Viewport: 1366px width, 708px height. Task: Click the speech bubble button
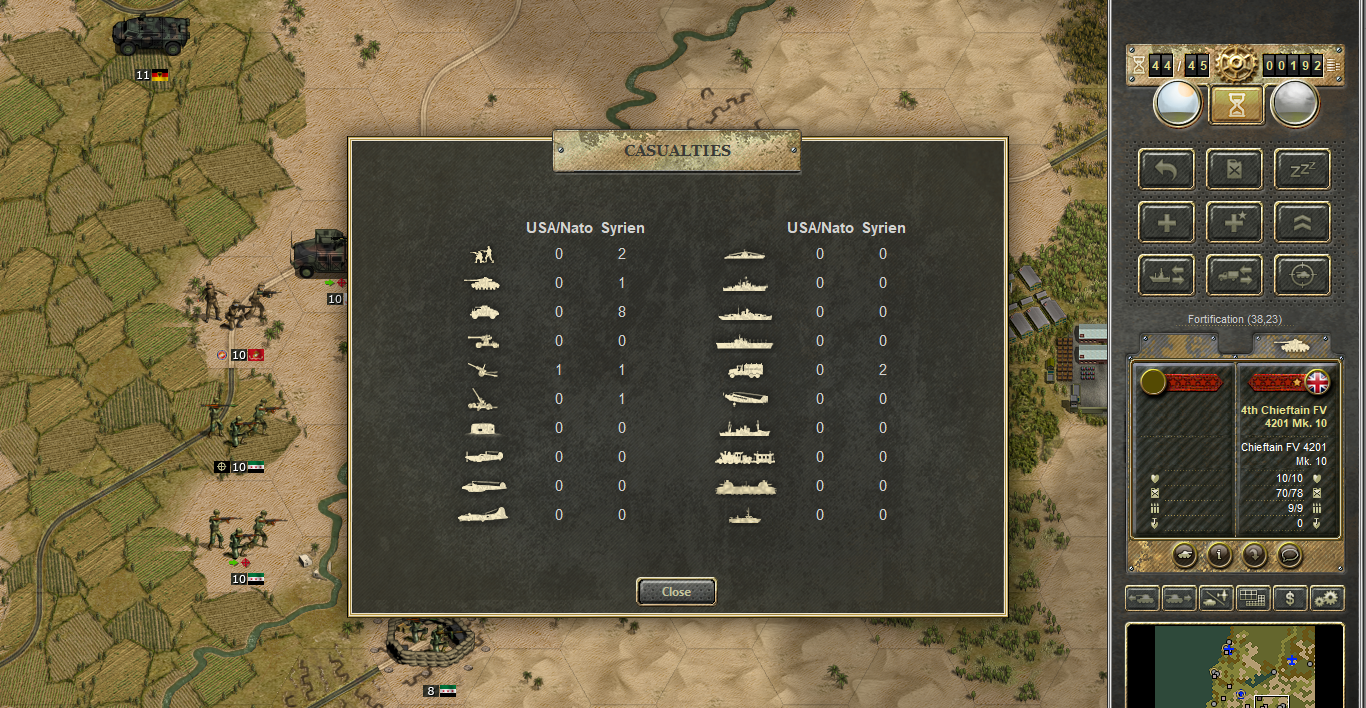click(x=1290, y=554)
